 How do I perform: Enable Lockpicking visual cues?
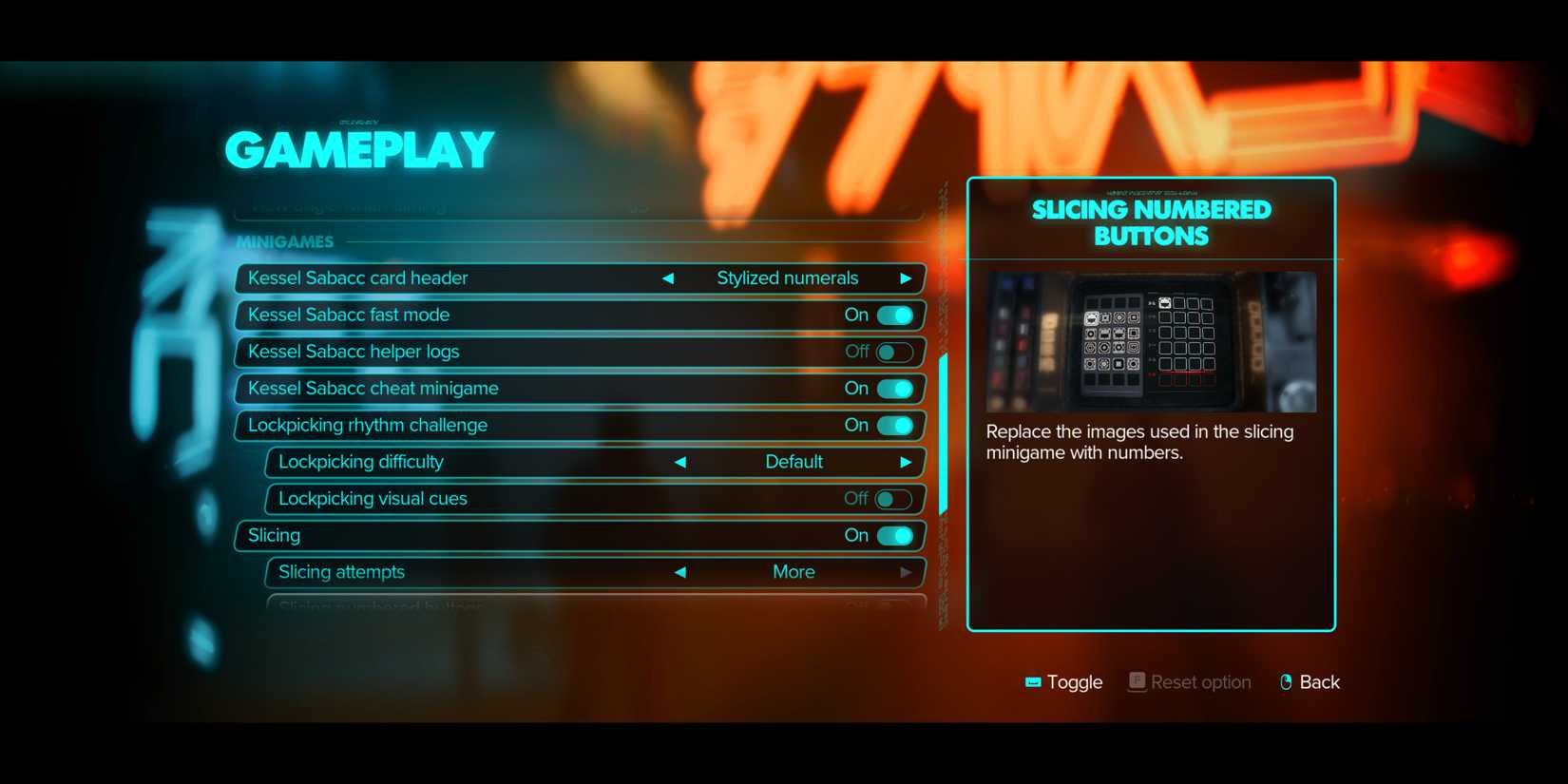(893, 498)
